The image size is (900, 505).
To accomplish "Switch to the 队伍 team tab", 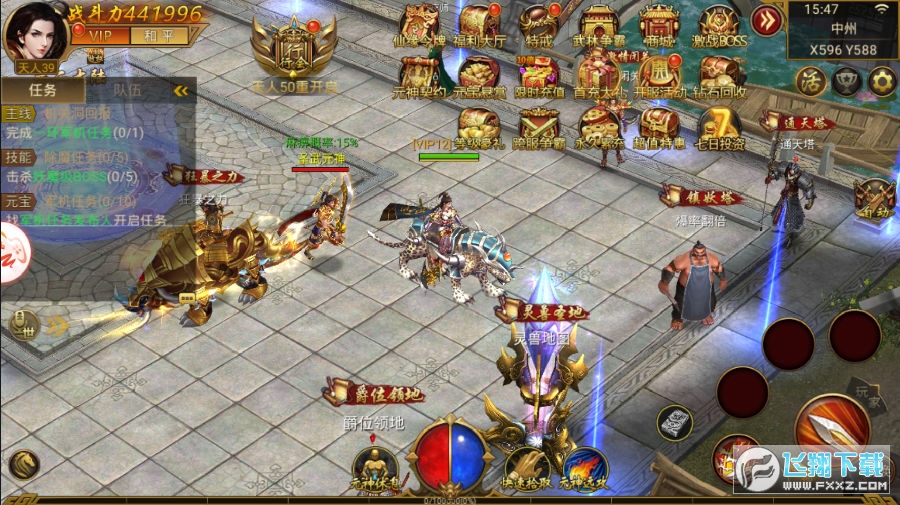I will [x=127, y=90].
